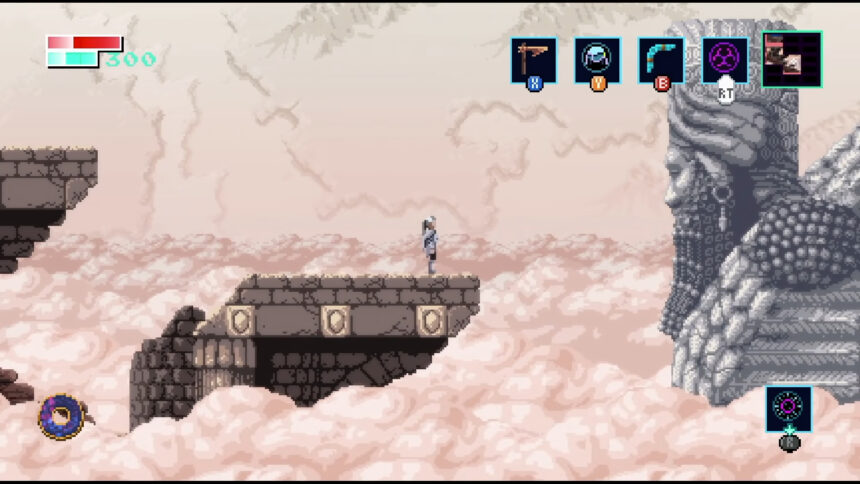Select the blue compass ring indicator
Image resolution: width=860 pixels, height=484 pixels.
tap(58, 415)
